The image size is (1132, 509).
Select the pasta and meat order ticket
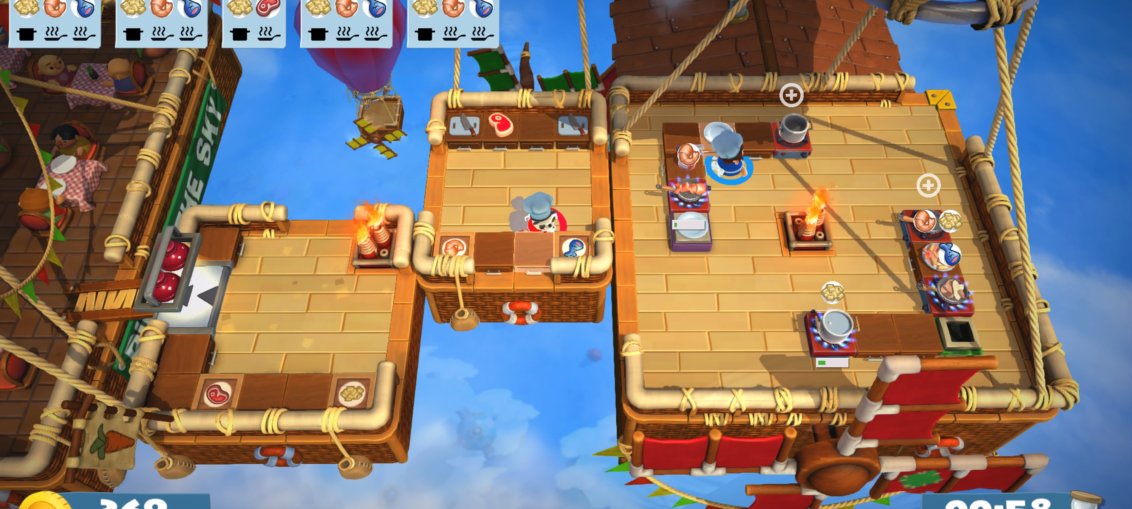tap(253, 22)
